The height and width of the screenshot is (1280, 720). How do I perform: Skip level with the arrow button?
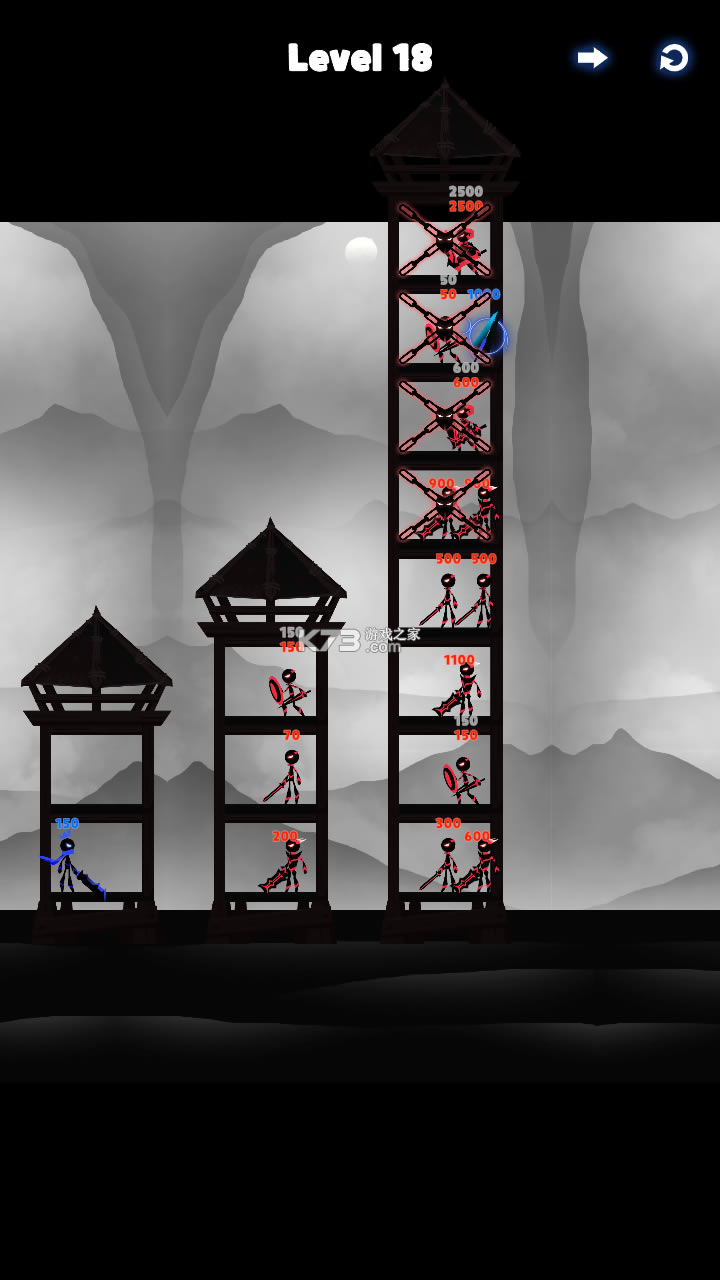click(x=592, y=58)
